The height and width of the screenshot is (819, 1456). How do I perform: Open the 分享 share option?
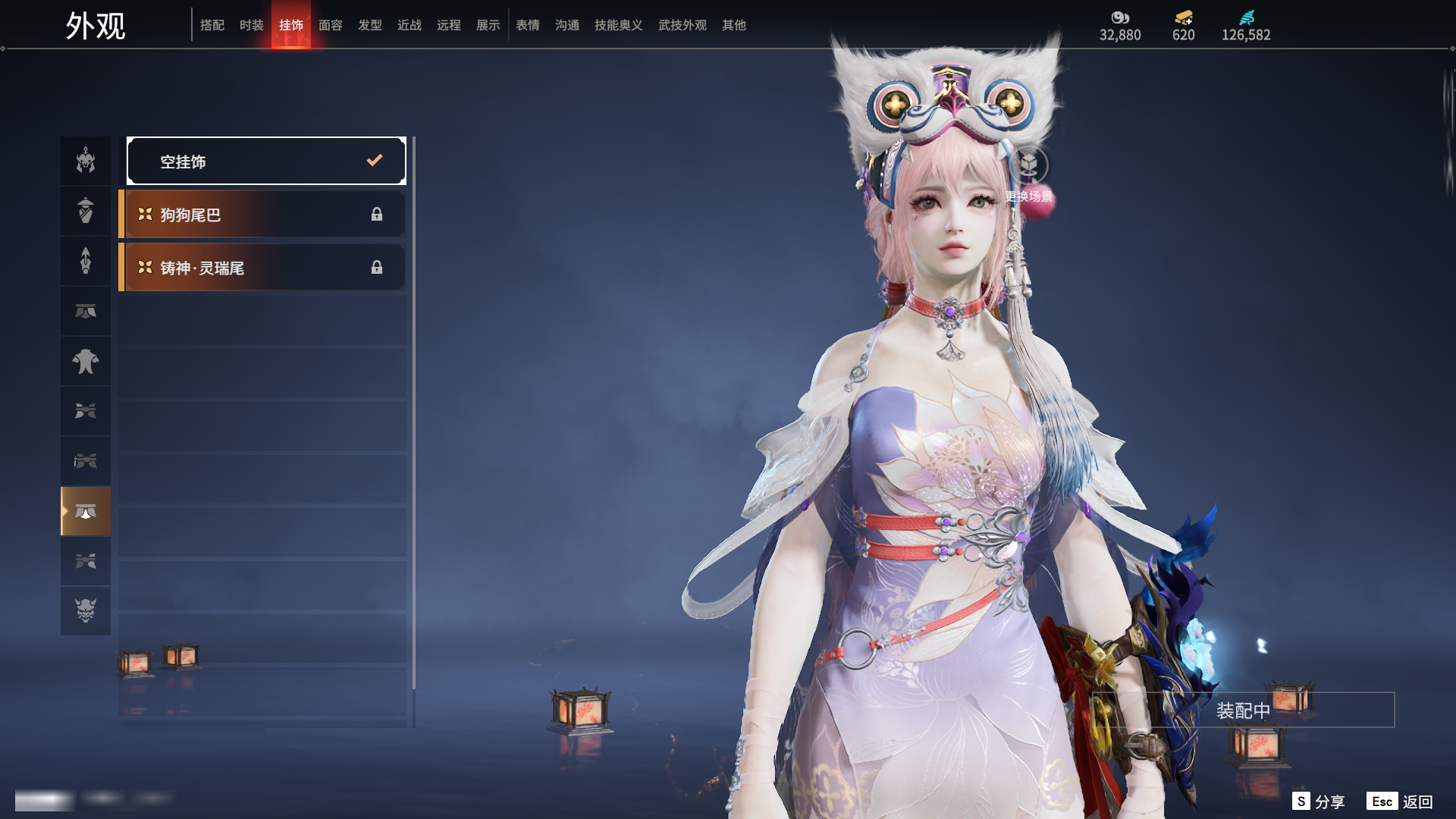(1319, 802)
